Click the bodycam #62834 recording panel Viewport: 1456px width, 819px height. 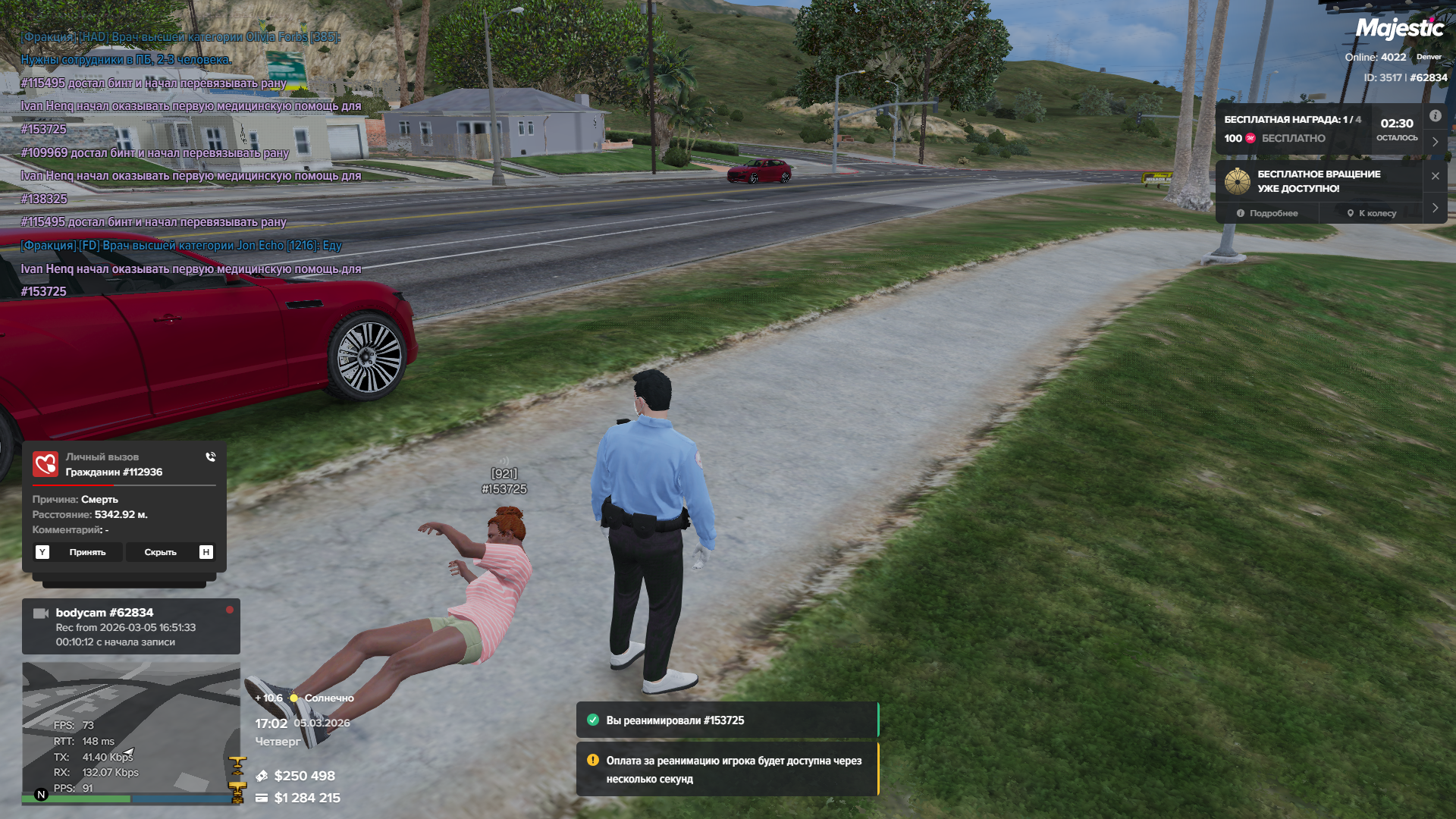tap(130, 626)
